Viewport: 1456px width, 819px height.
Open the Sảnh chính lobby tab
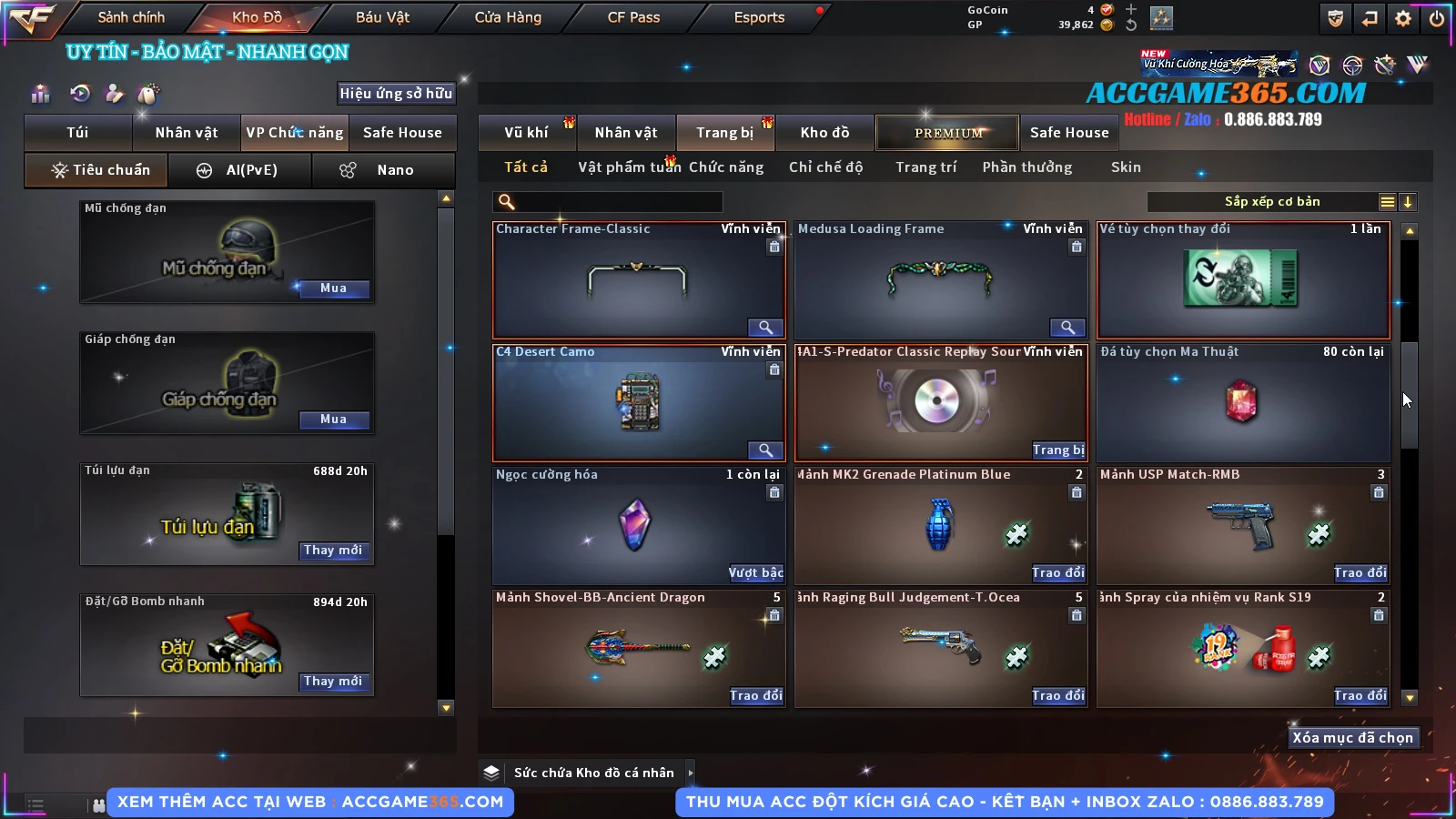pos(131,17)
